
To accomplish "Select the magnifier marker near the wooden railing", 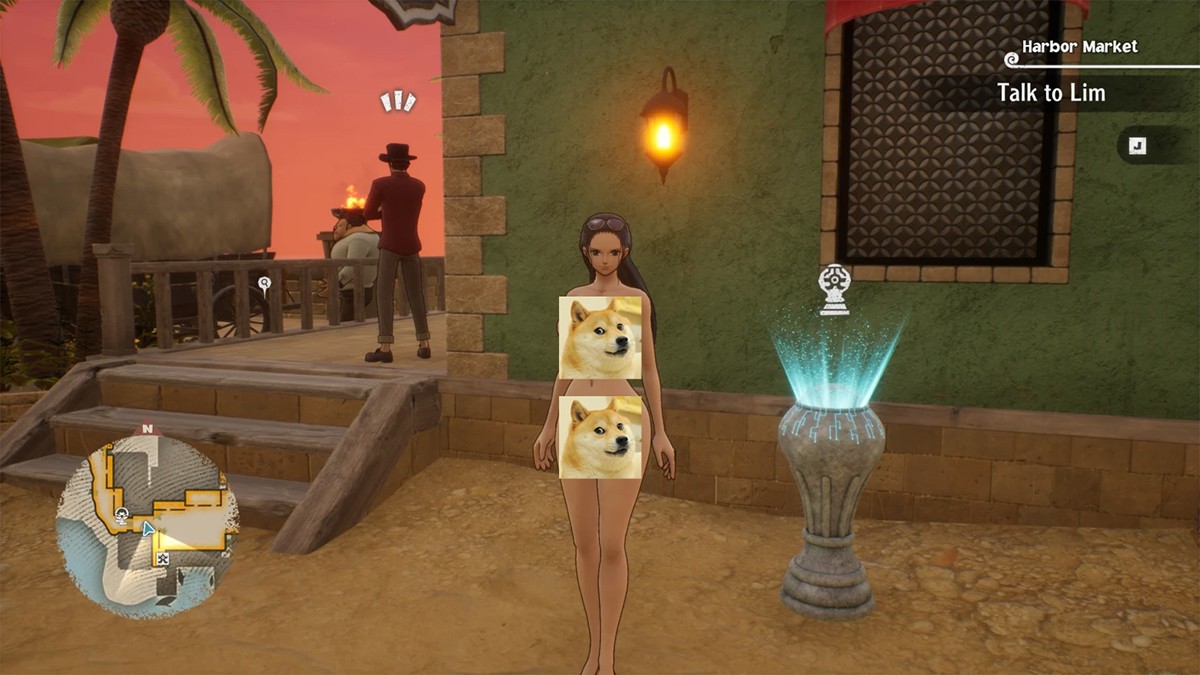I will 264,284.
